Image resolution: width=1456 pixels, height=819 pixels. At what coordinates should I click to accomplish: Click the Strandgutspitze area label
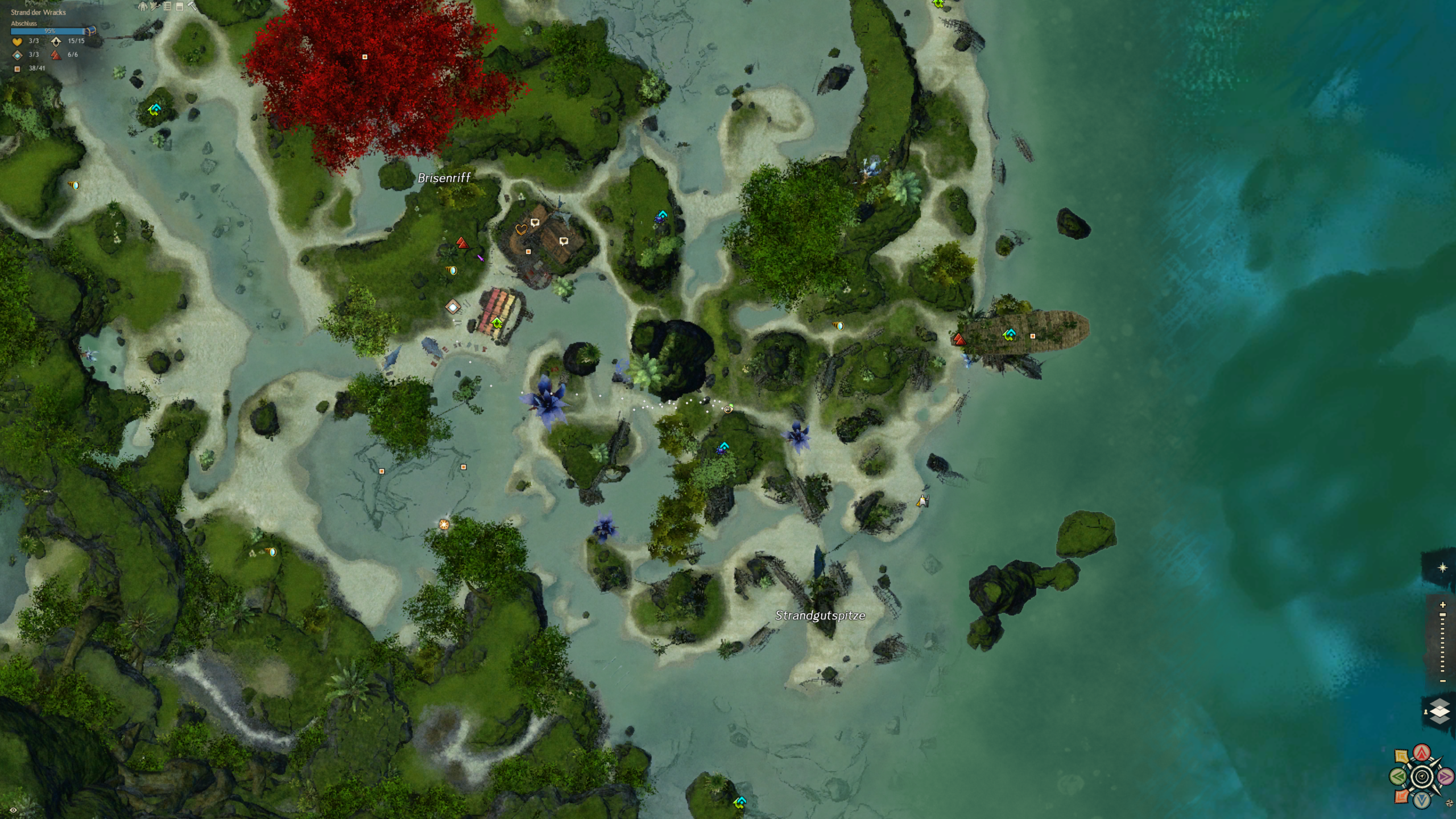tap(820, 615)
